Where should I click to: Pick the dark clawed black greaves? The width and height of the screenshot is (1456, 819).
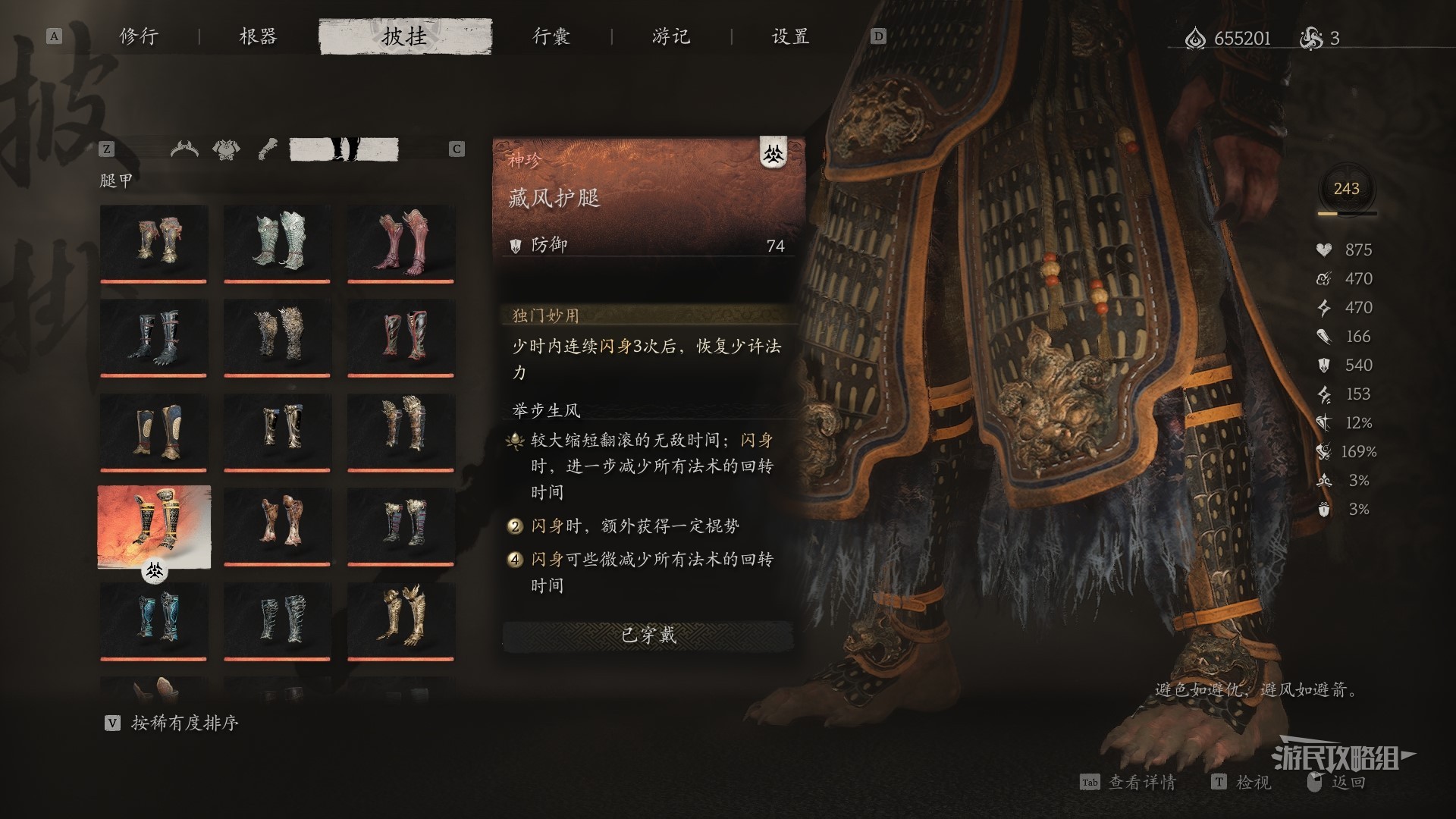coord(154,336)
